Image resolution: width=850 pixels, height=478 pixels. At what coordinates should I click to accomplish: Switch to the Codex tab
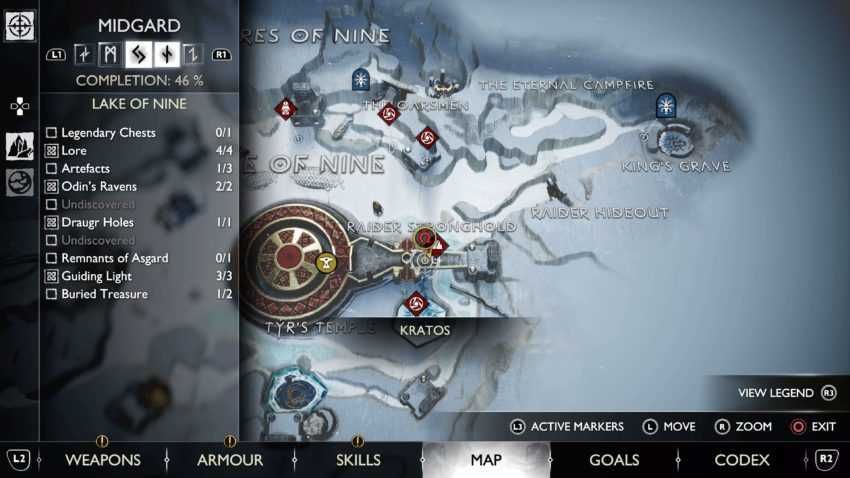pyautogui.click(x=742, y=460)
